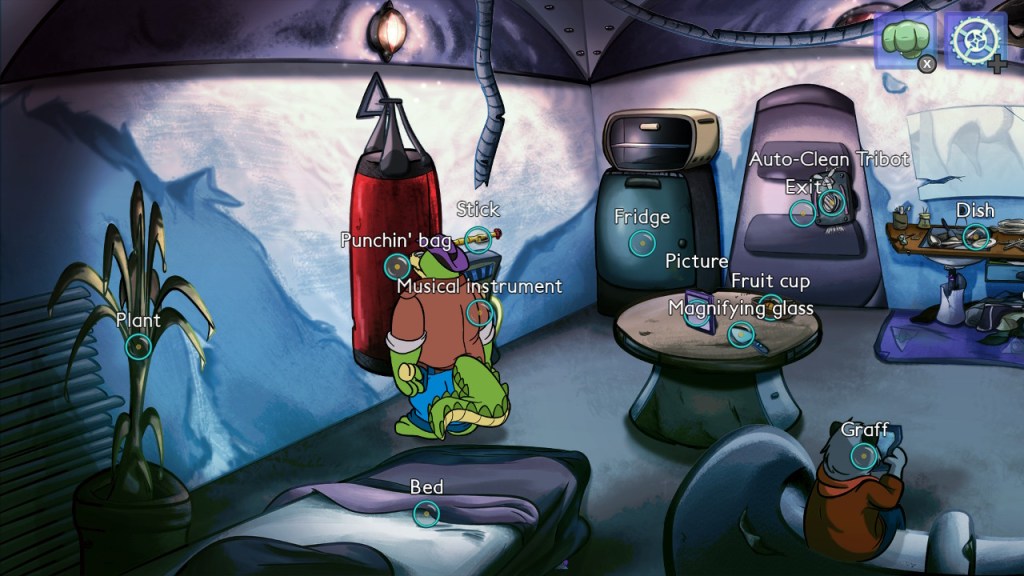Pick the Stick hotspot marker

click(x=478, y=237)
